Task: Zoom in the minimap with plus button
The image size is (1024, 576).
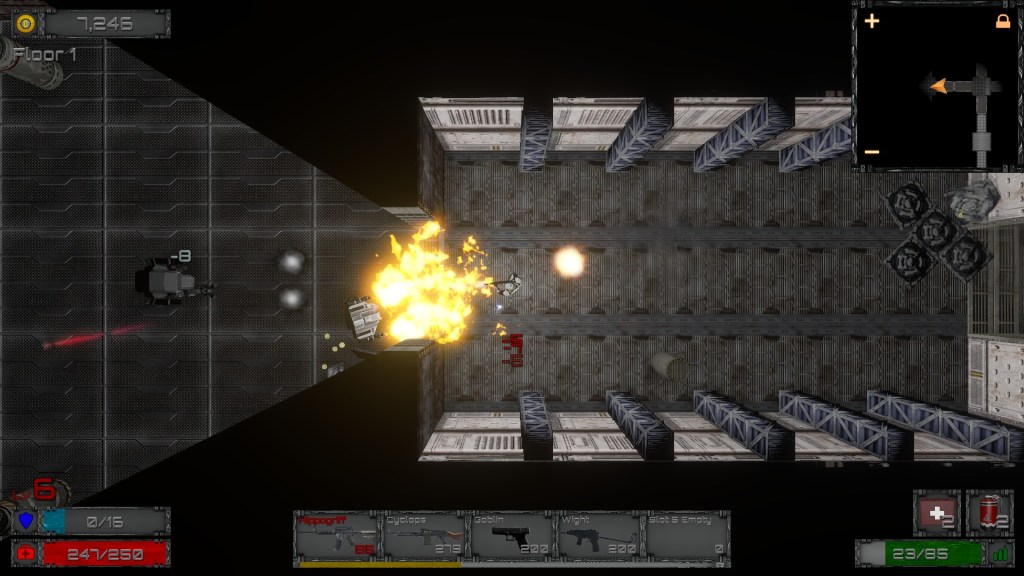Action: [872, 21]
